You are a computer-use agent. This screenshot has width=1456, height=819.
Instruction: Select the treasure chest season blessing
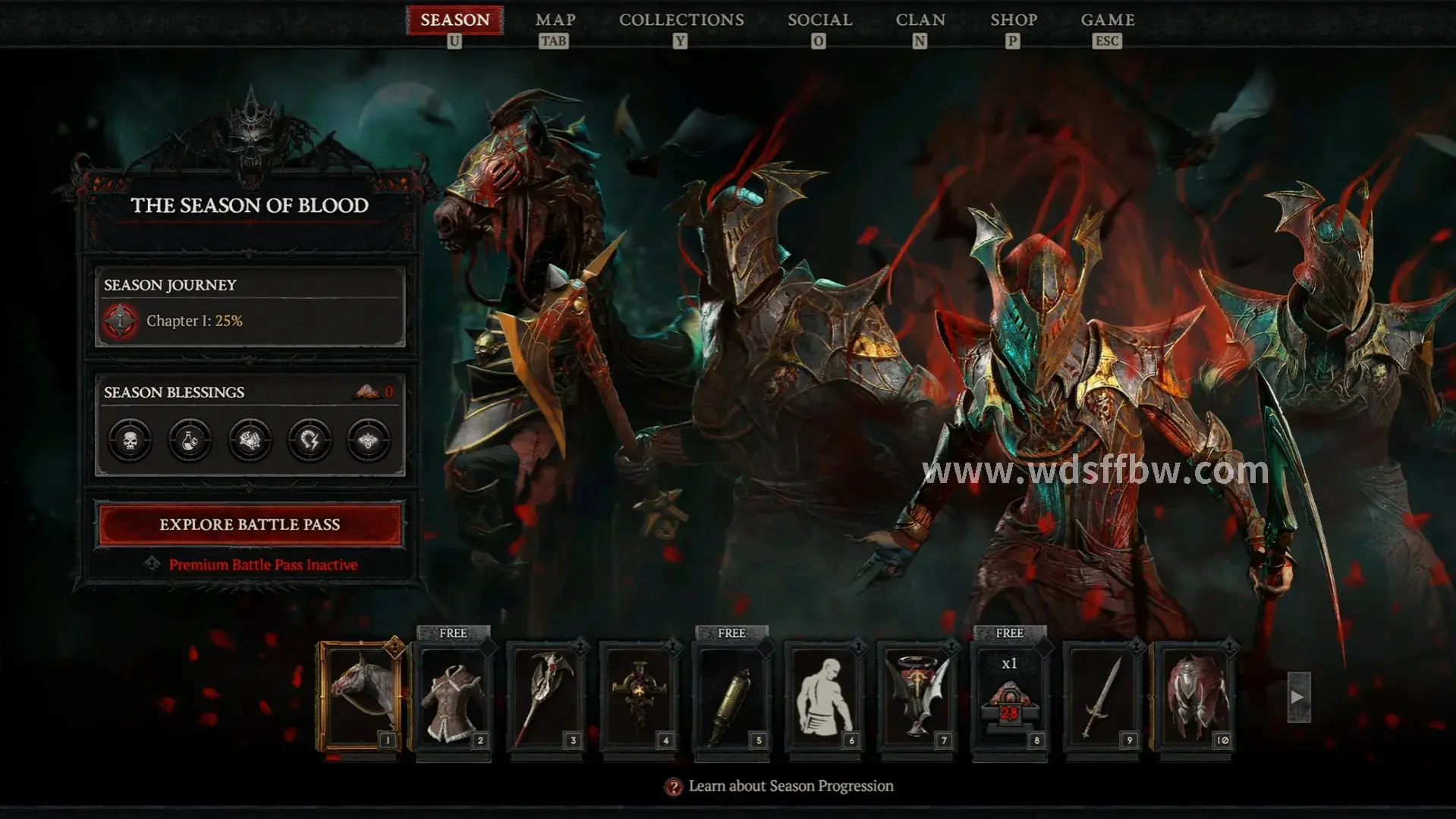(250, 440)
